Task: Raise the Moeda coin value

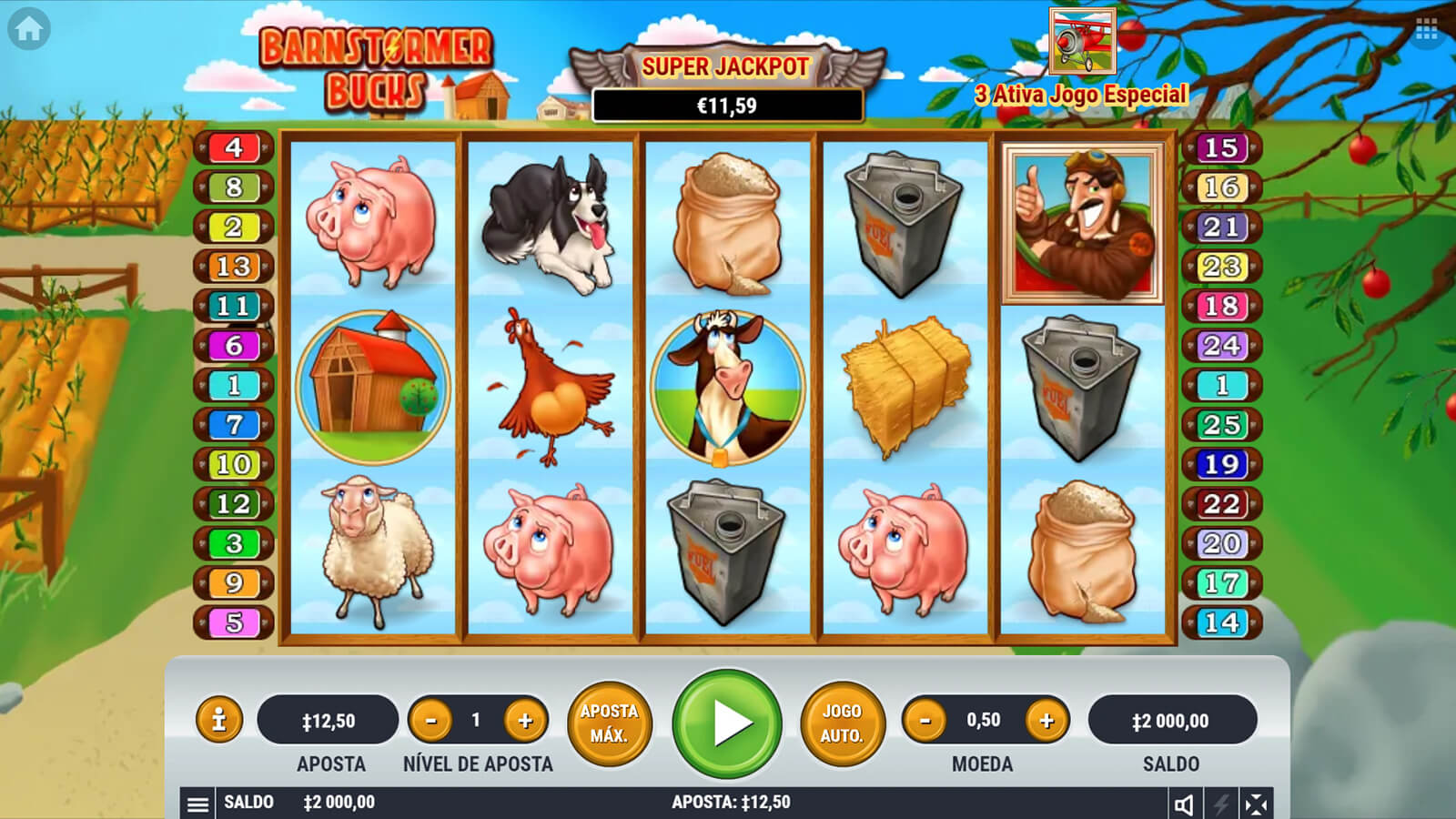Action: click(1046, 721)
